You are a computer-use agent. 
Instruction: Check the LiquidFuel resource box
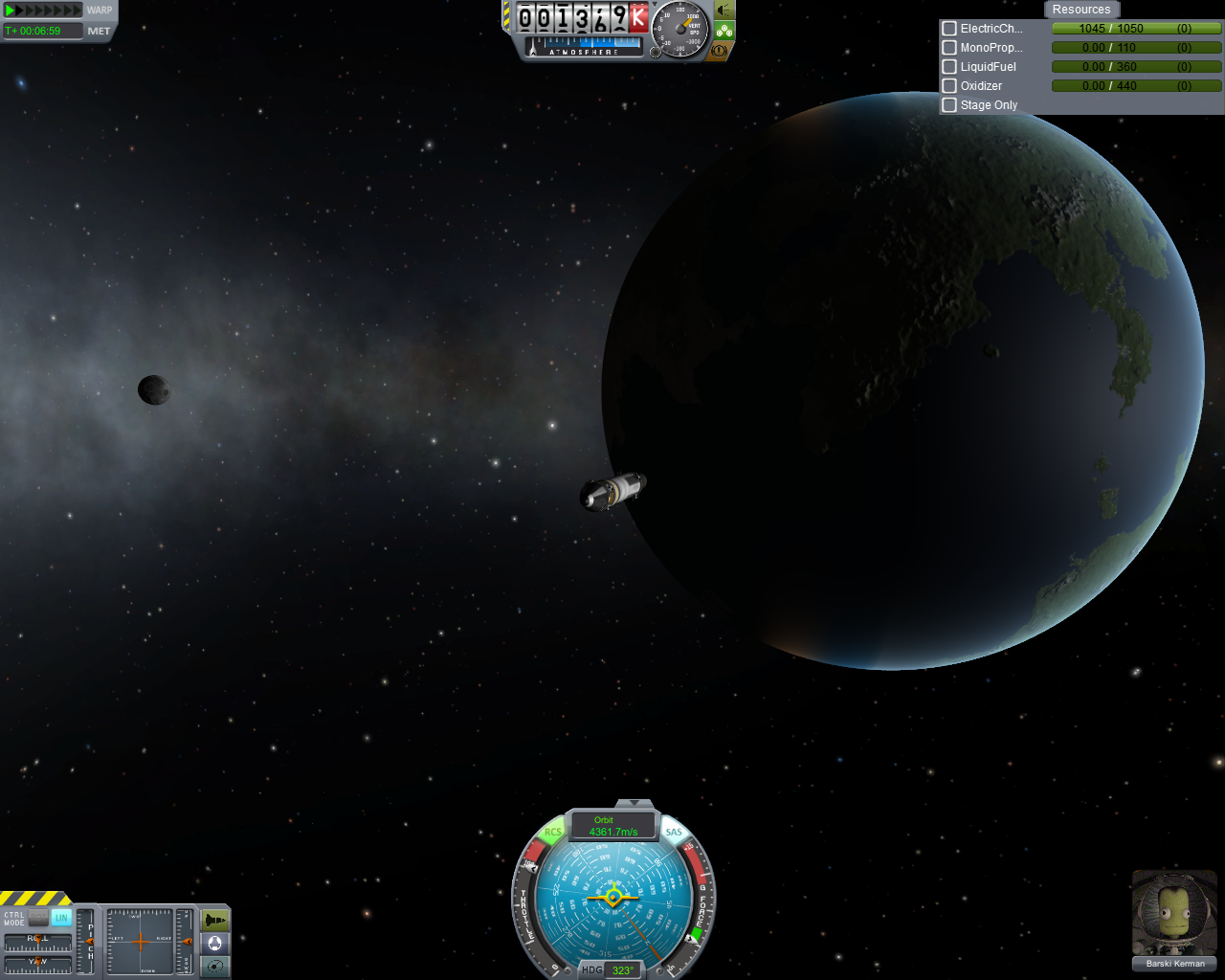pyautogui.click(x=949, y=67)
